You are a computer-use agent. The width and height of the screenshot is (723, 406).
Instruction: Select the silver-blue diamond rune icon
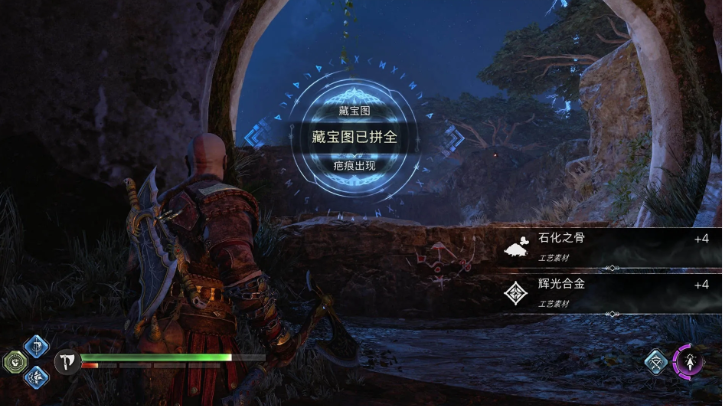[656, 361]
